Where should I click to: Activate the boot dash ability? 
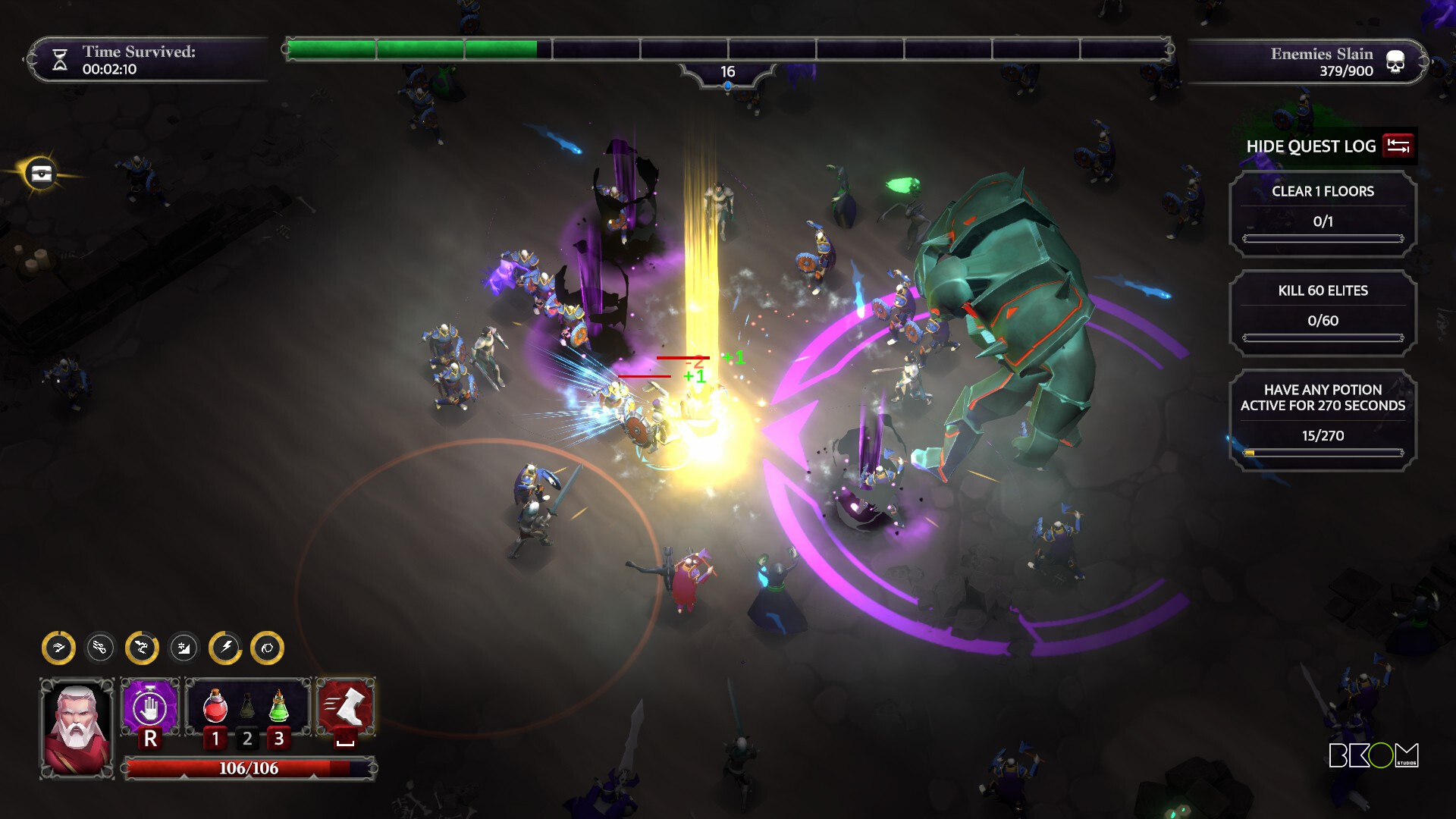[346, 707]
